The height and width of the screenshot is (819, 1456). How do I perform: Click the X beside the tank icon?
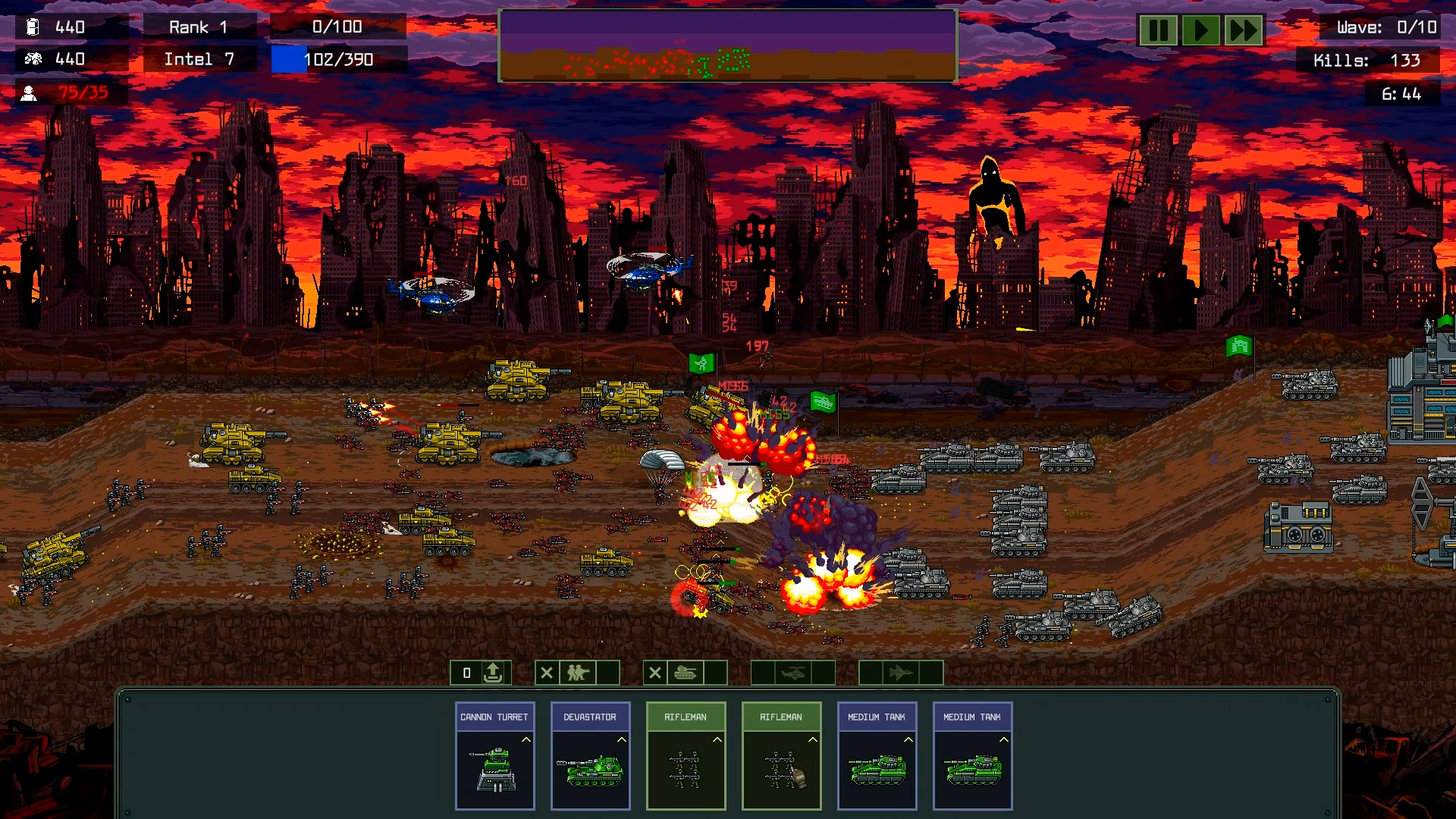tap(655, 673)
